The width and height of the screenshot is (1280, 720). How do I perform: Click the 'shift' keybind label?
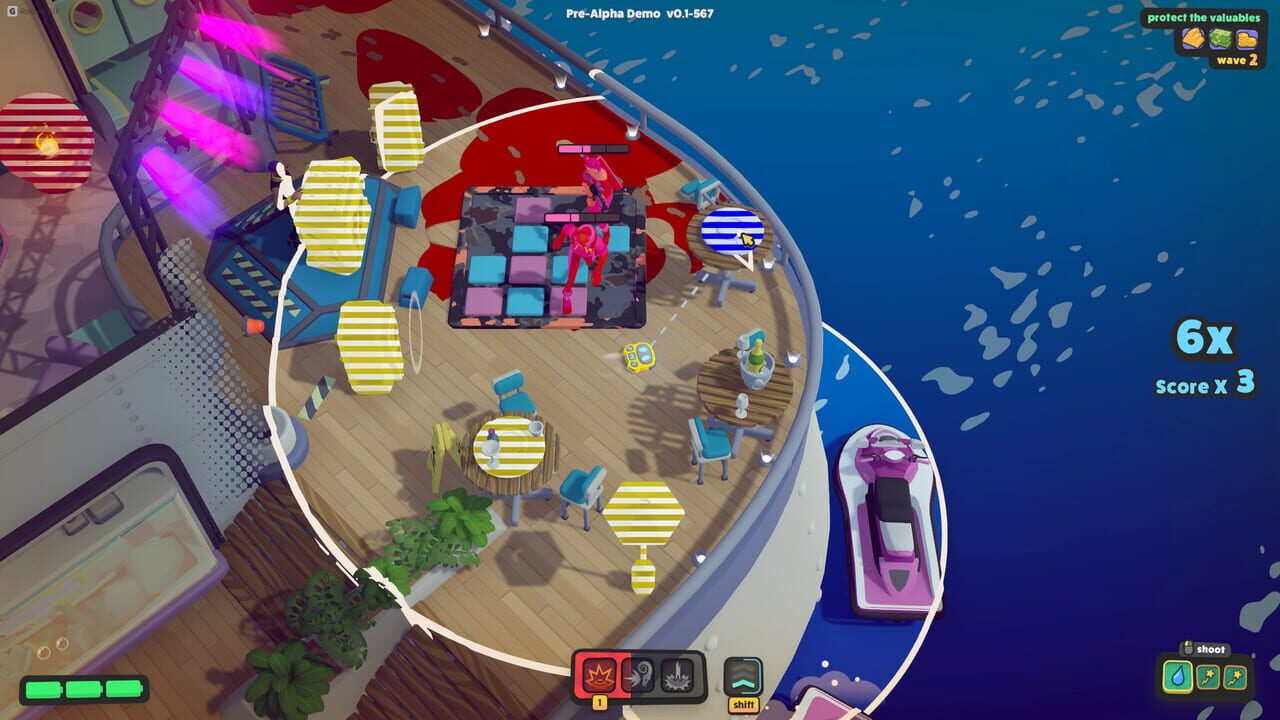(x=744, y=704)
